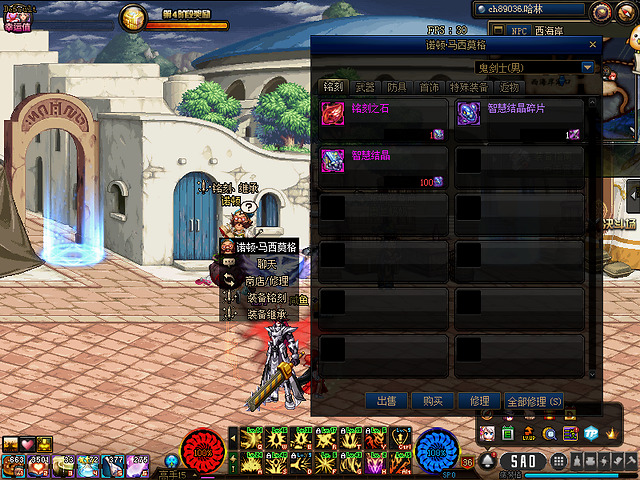640x480 pixels.
Task: Select 装备继承 in the NPC menu
Action: (x=265, y=314)
